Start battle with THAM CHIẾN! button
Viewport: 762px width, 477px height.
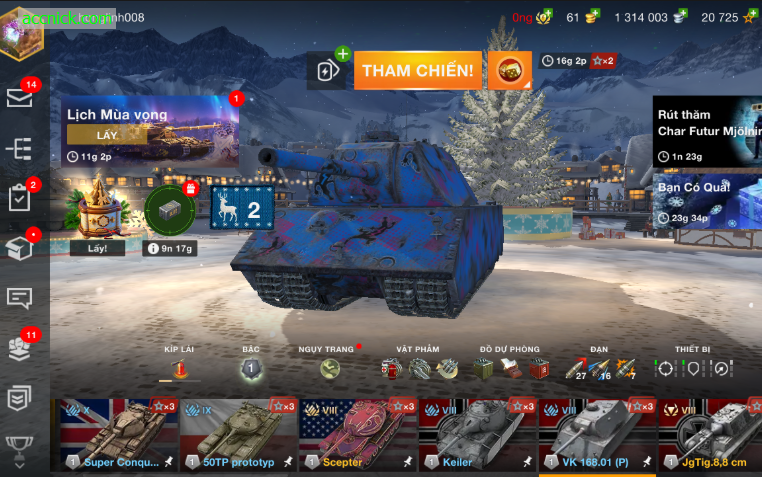point(418,70)
